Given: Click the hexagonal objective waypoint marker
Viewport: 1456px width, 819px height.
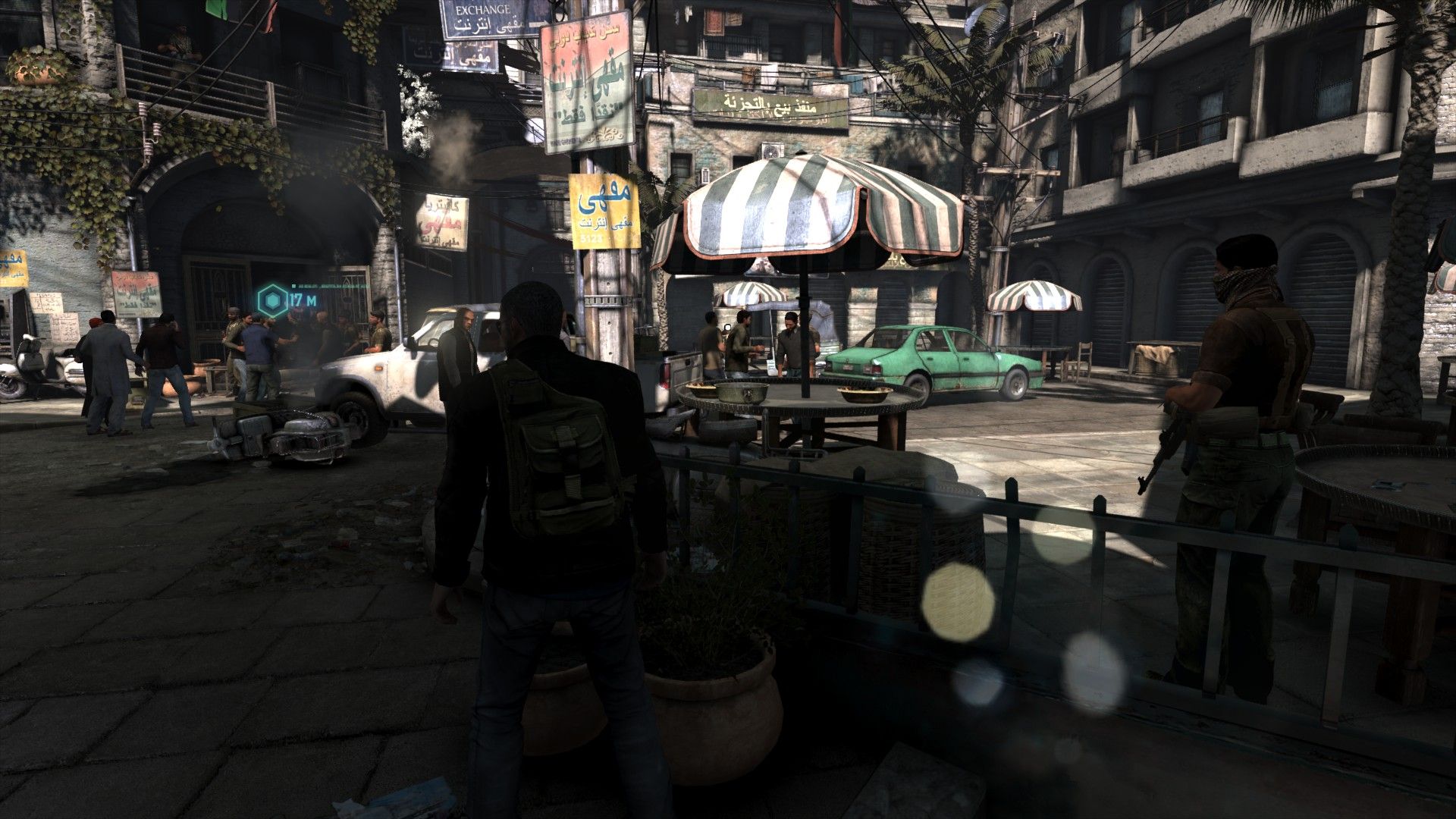Looking at the screenshot, I should coord(271,300).
